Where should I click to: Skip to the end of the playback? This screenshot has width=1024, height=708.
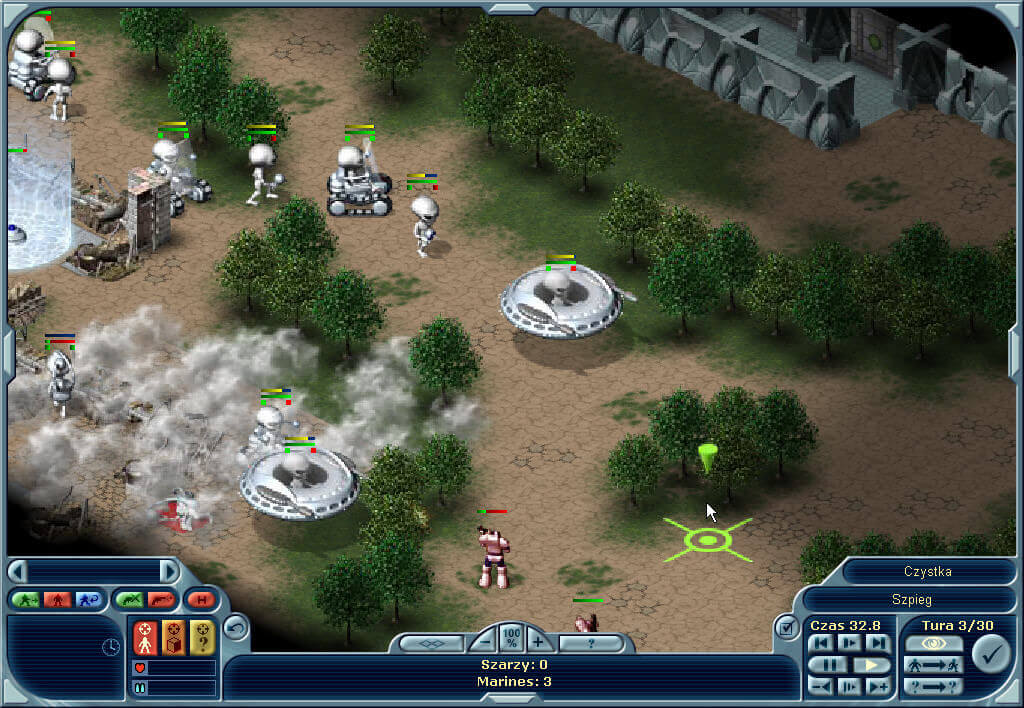pyautogui.click(x=878, y=643)
